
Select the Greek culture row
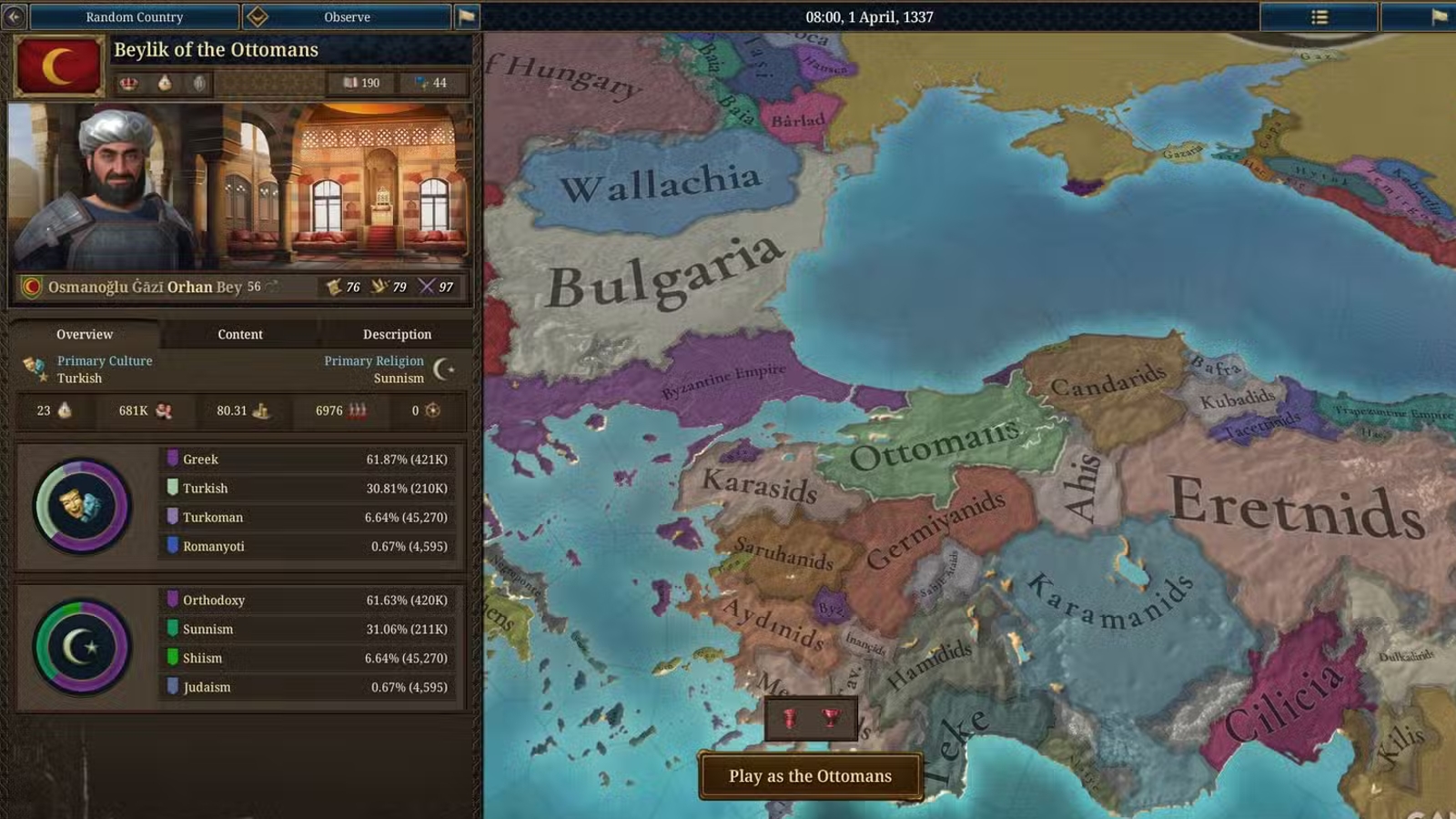309,460
